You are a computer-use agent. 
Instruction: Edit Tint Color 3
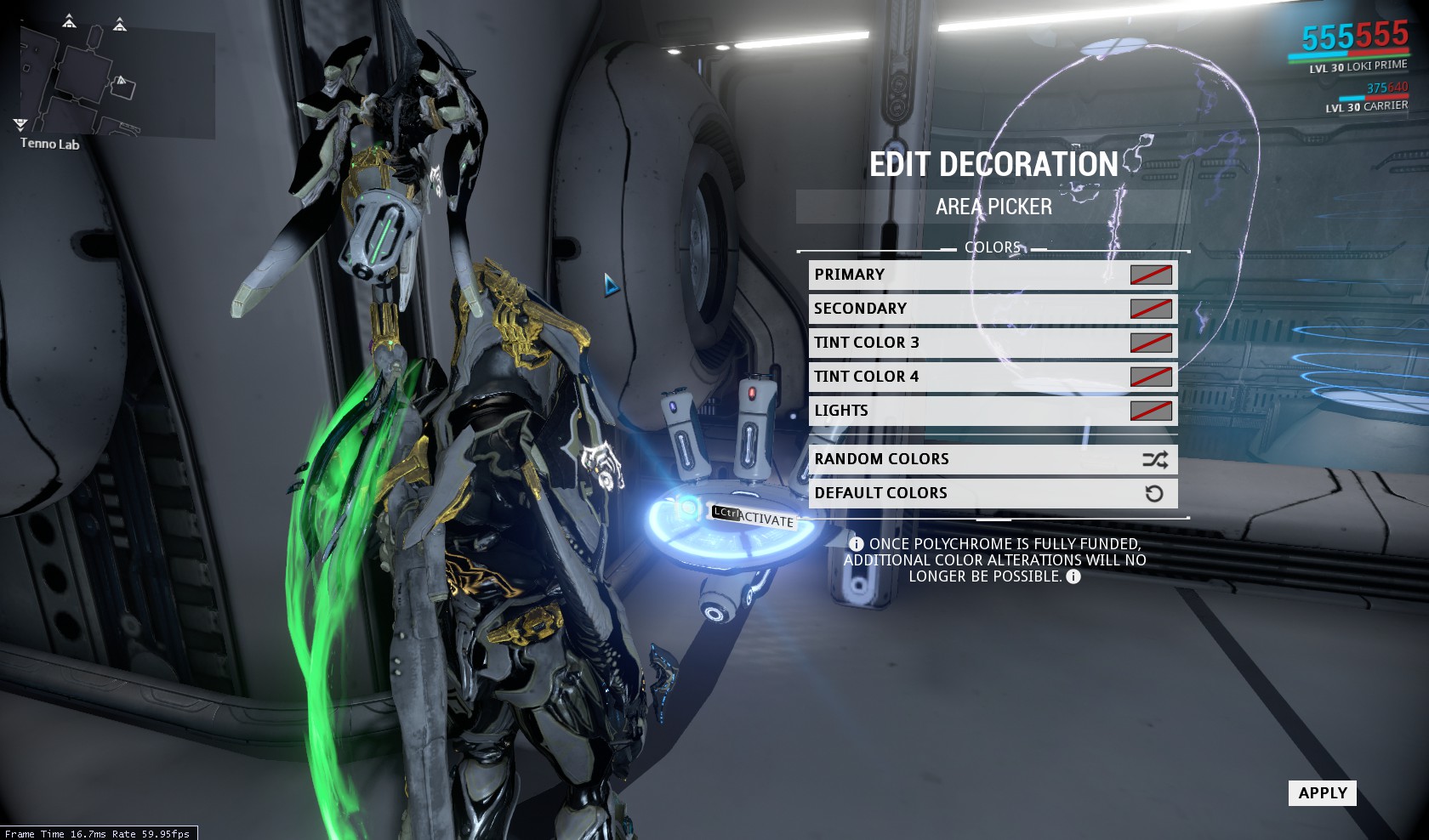pyautogui.click(x=993, y=343)
